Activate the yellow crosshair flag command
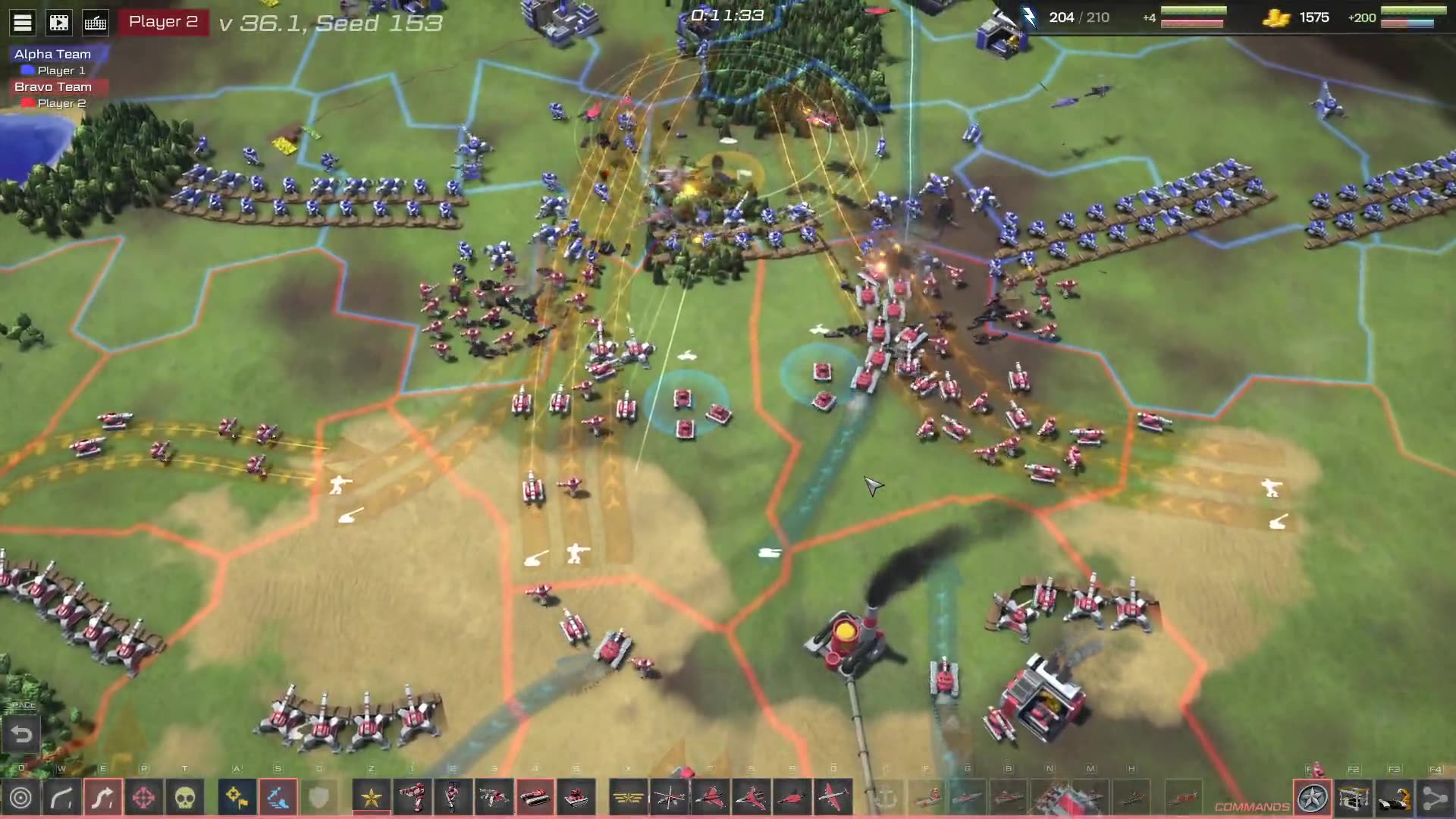This screenshot has width=1456, height=819. [237, 798]
